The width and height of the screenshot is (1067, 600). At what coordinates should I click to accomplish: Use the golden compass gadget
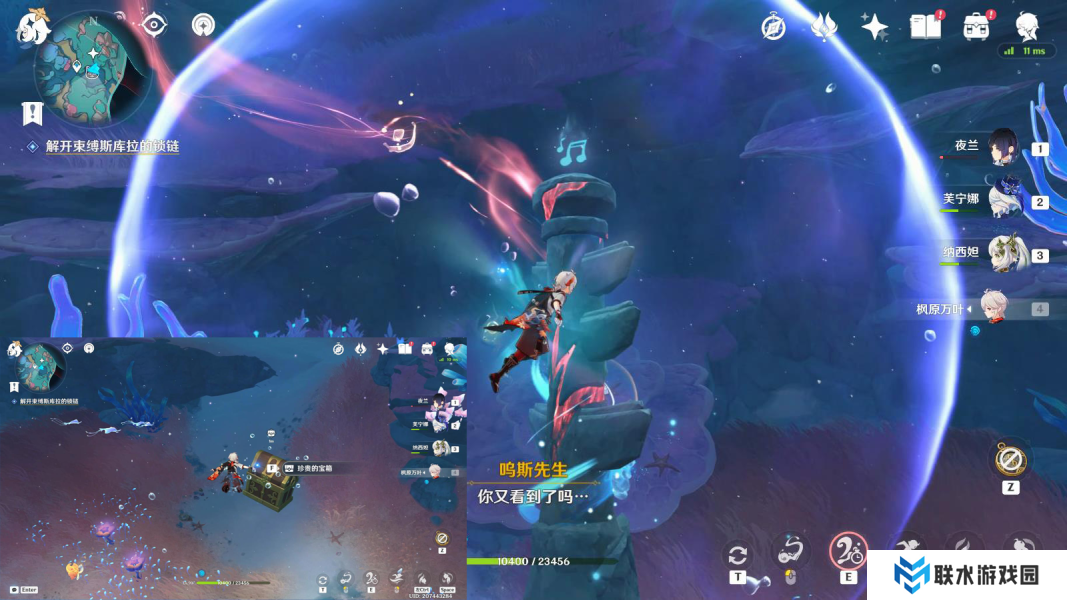click(1011, 460)
